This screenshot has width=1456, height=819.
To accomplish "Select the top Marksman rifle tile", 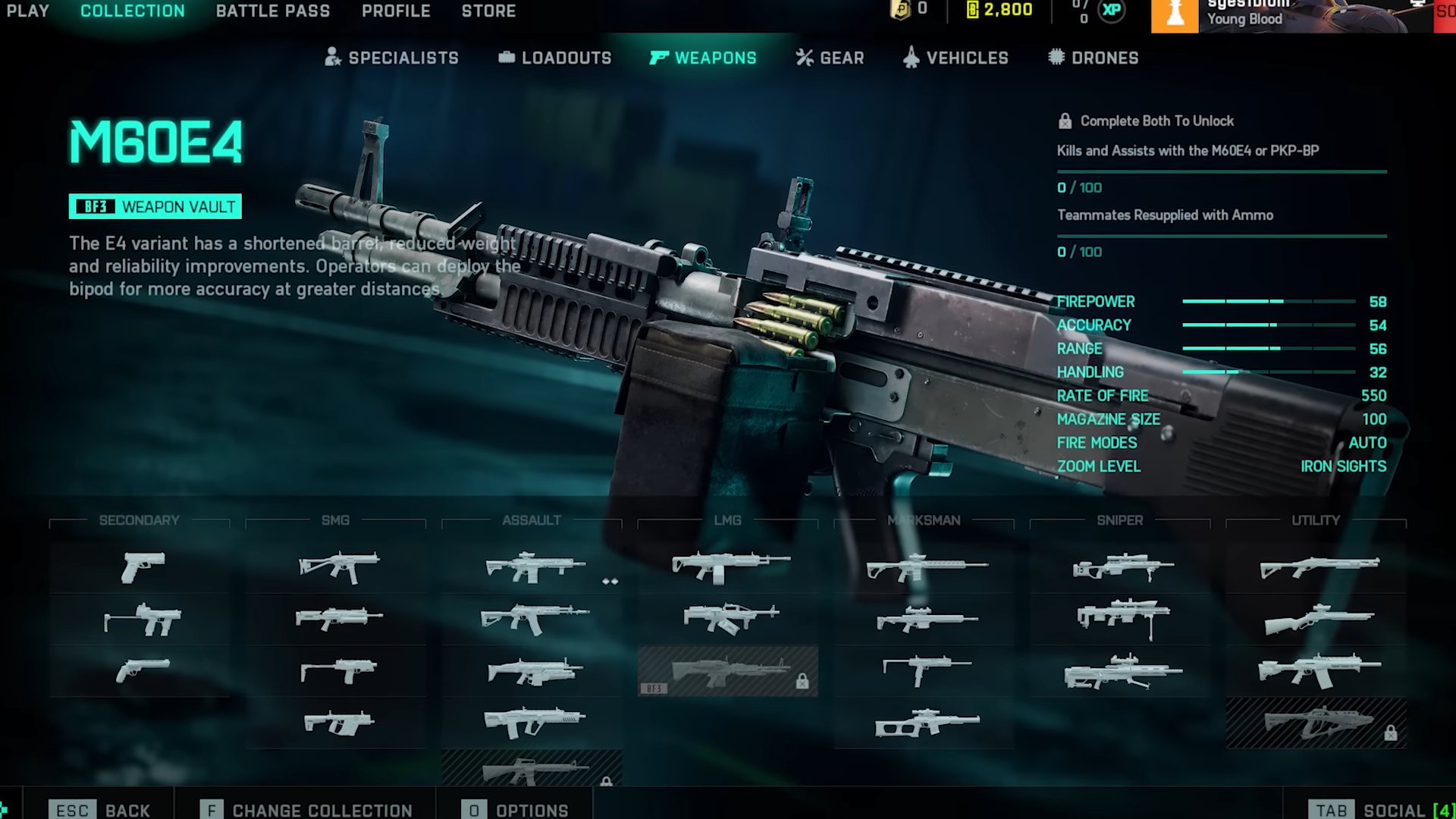I will click(924, 566).
